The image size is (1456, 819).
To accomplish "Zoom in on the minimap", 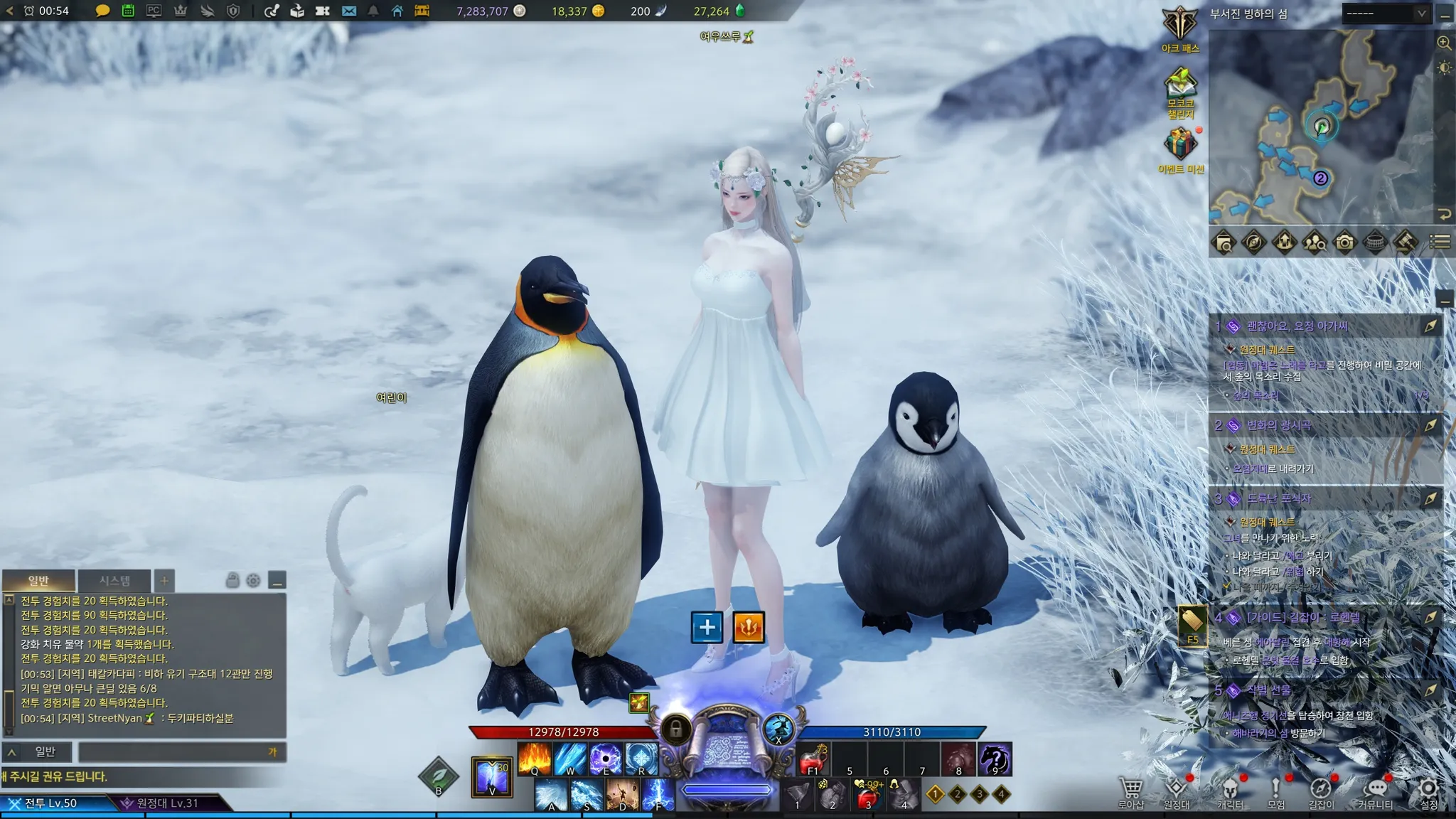I will tap(1444, 43).
